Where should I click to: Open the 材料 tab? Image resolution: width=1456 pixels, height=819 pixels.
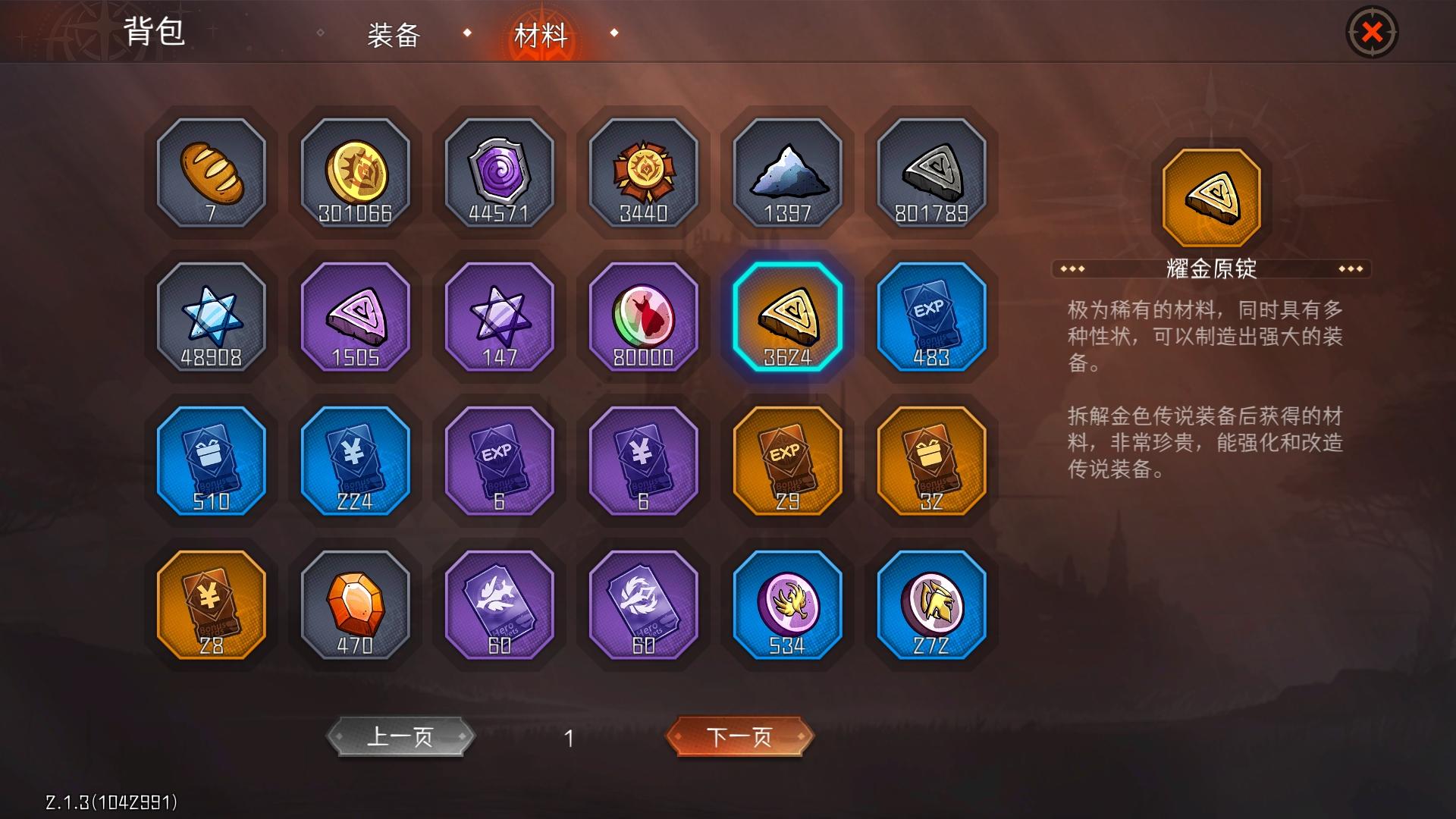click(541, 34)
